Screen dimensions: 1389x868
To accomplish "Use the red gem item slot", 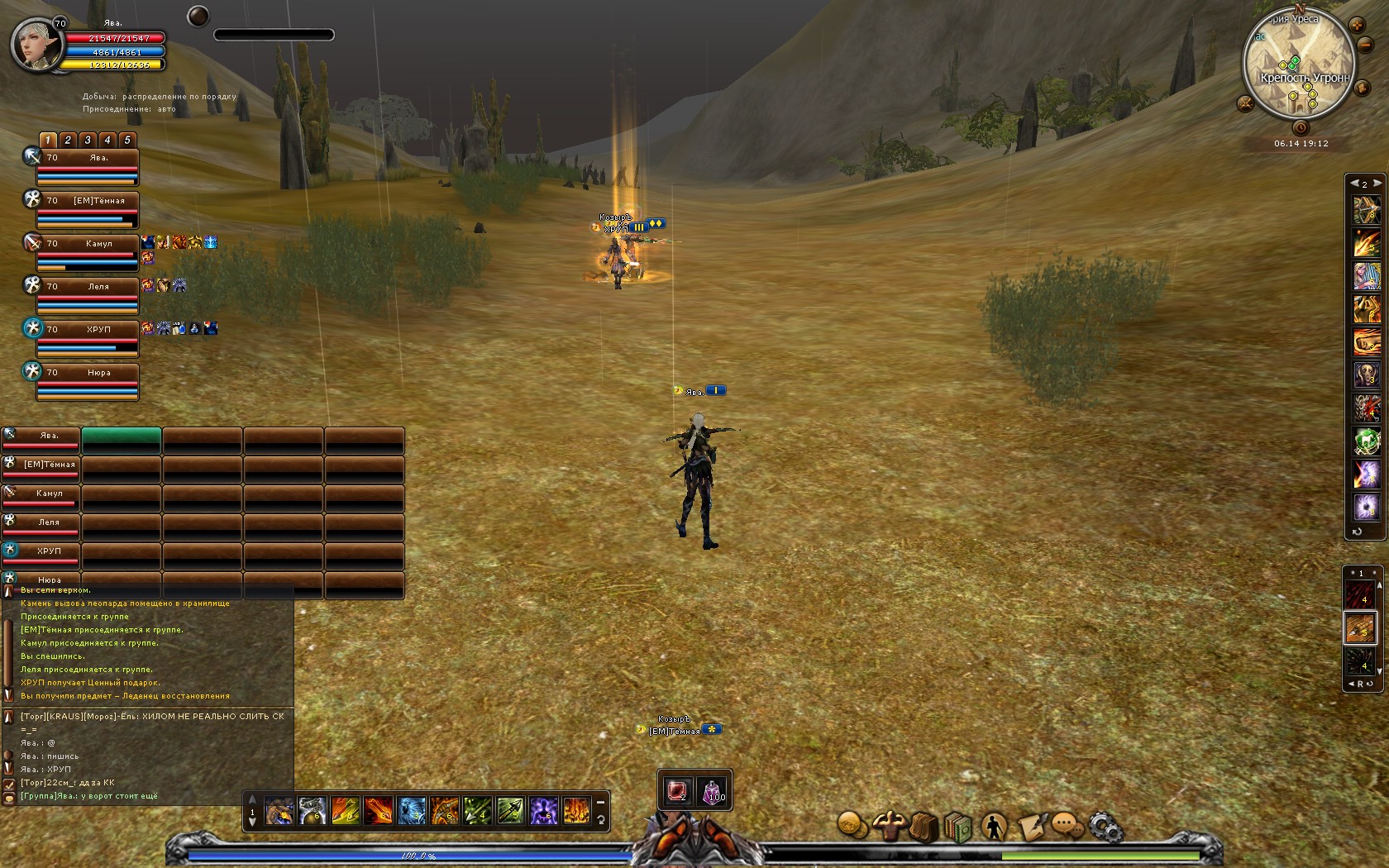I will (677, 792).
